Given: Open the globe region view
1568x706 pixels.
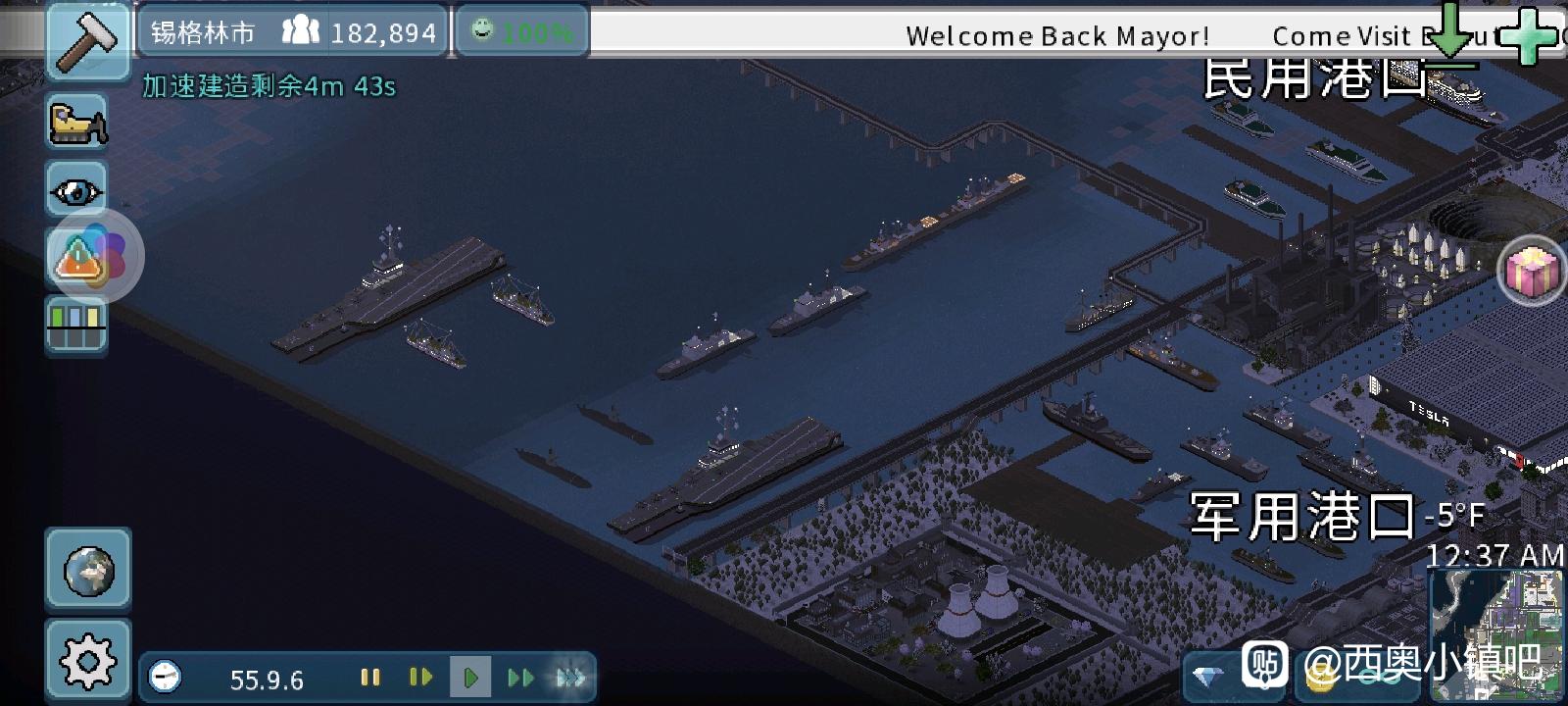Looking at the screenshot, I should coord(88,571).
